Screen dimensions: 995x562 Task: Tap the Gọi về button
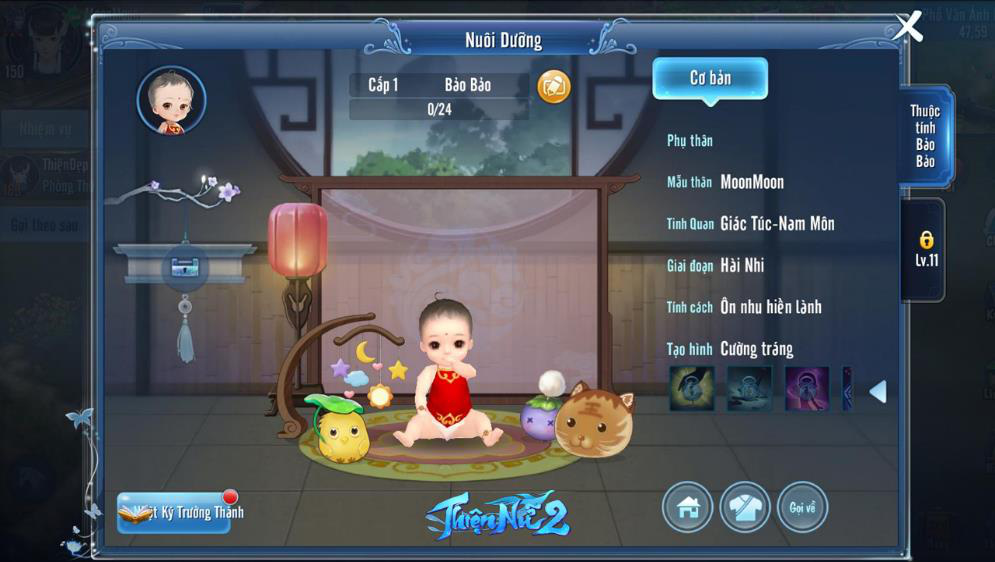pyautogui.click(x=801, y=507)
